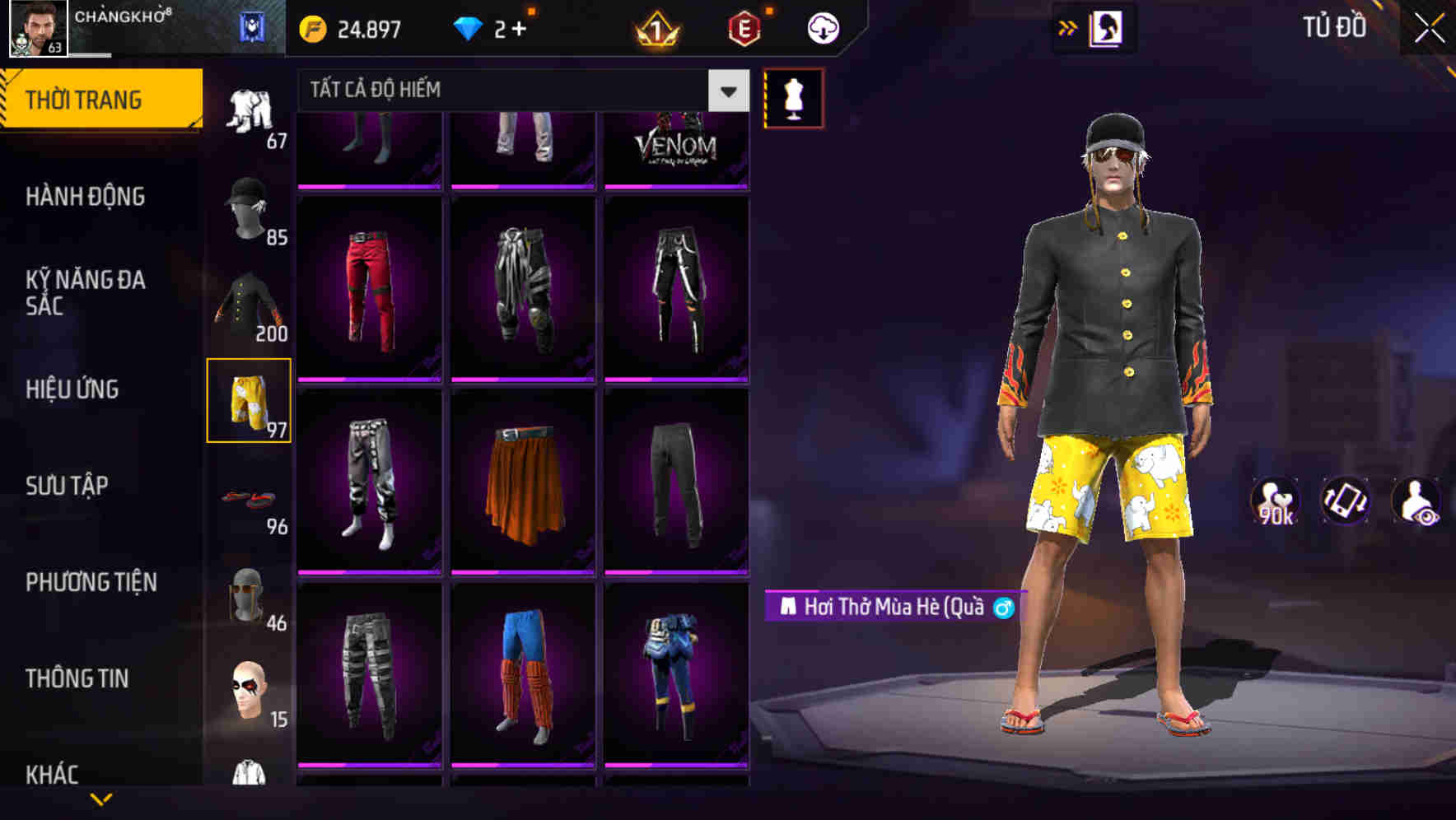Open the TẤT CẢ ĐỘ HIẾM rarity dropdown
The width and height of the screenshot is (1456, 820).
coord(519,91)
